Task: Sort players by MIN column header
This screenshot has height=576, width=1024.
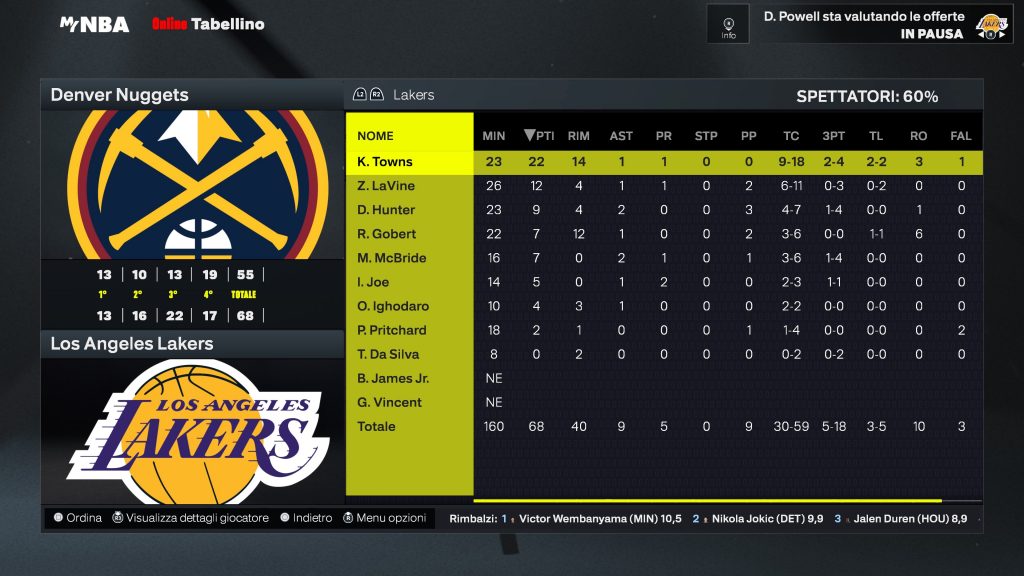Action: click(x=494, y=136)
